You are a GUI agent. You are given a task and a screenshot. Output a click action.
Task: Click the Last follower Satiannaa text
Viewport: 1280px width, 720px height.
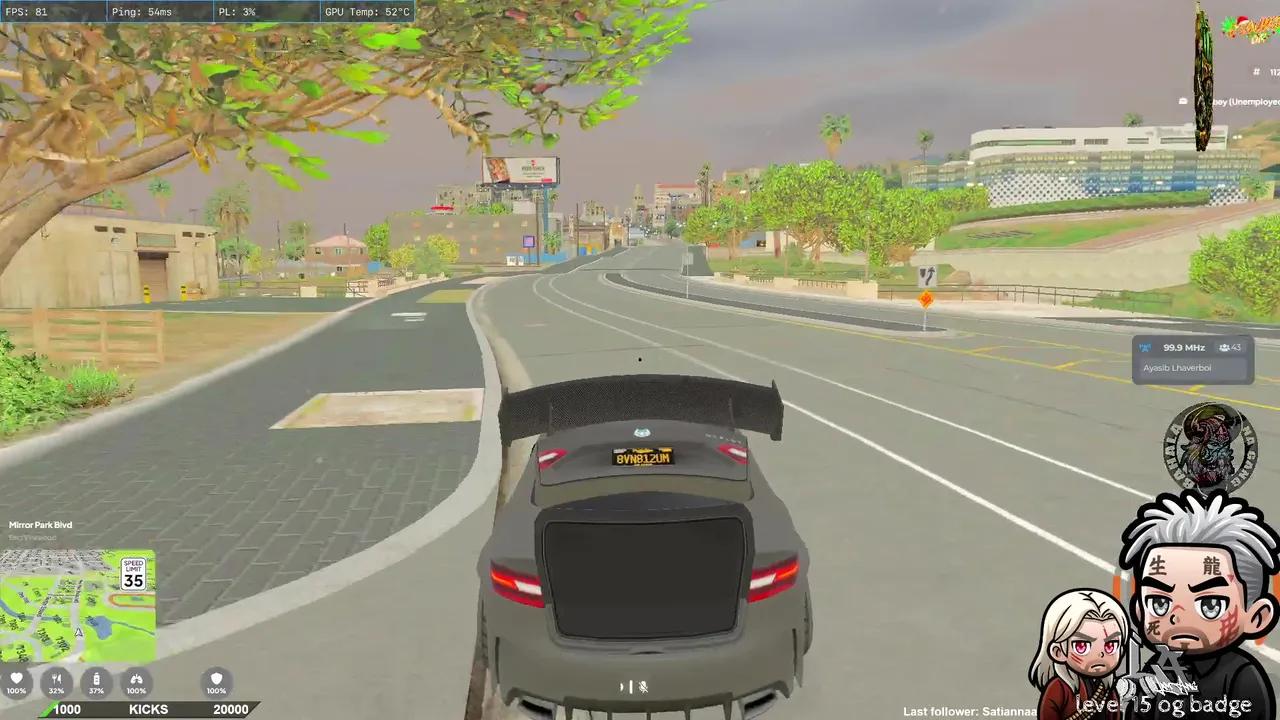tap(968, 711)
